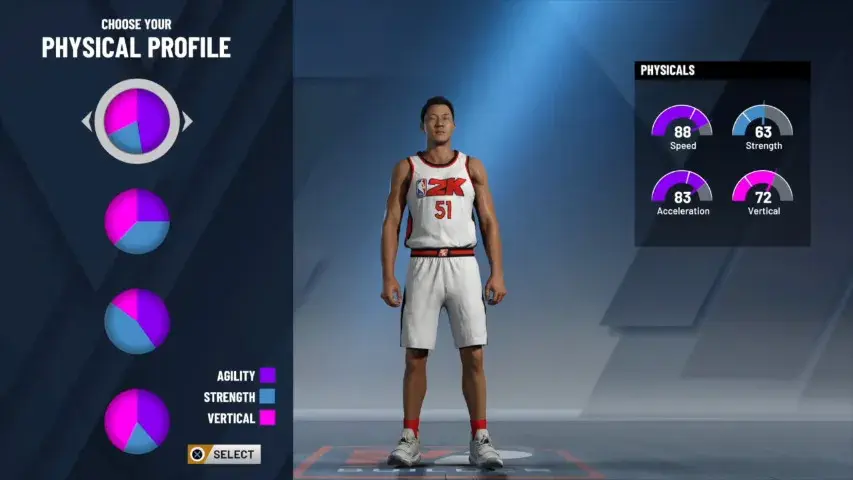Screen dimensions: 853x480
Task: Select the ringed agility-heavy profile pie chart
Action: click(x=137, y=121)
